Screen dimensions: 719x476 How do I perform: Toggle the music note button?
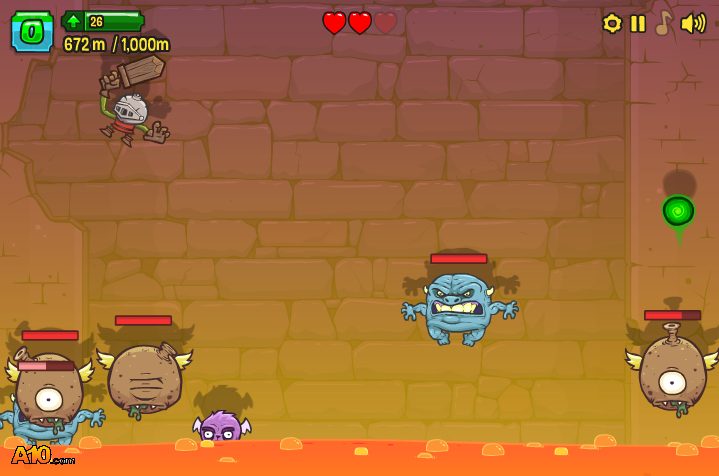tap(662, 23)
